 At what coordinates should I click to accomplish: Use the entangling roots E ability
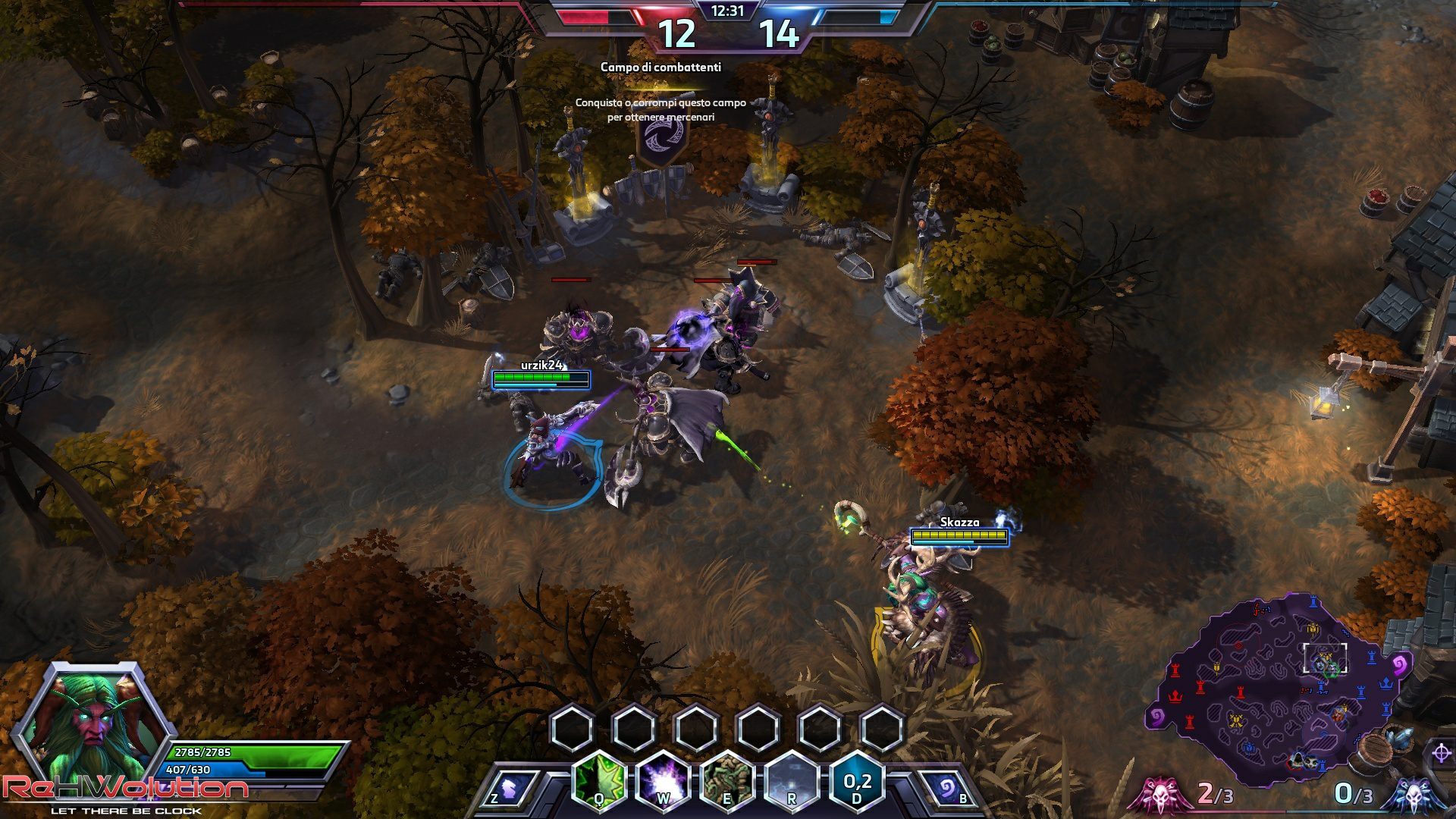[x=727, y=780]
